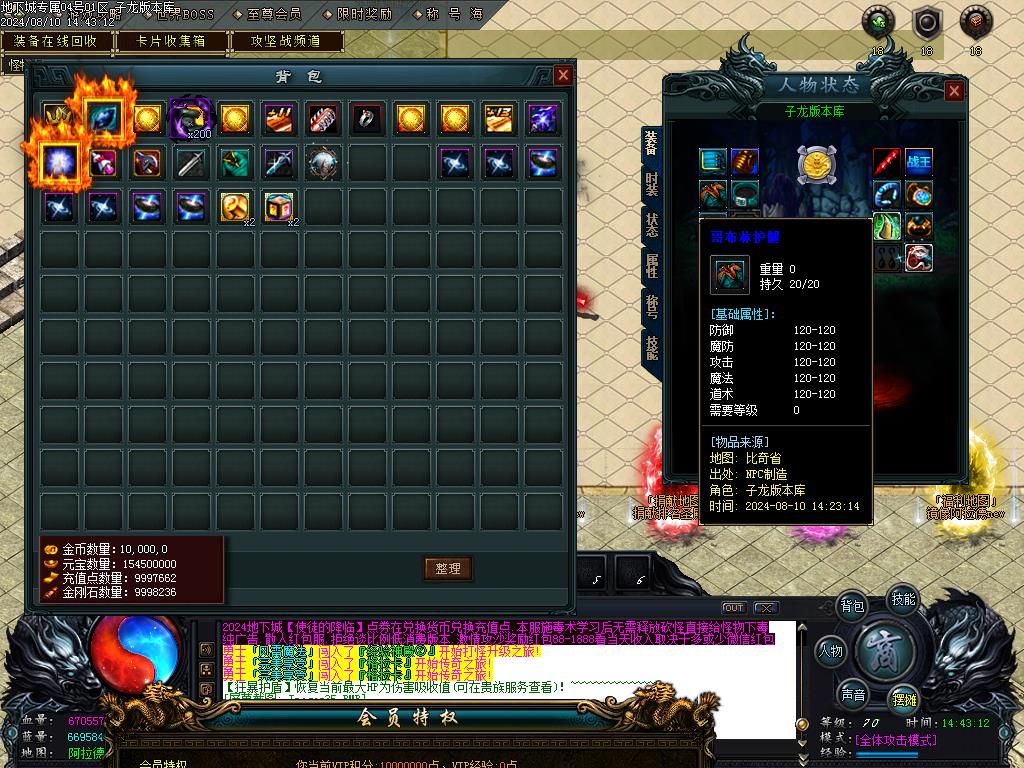The height and width of the screenshot is (768, 1024).
Task: Open the 攻坚战频道 channel
Action: pyautogui.click(x=286, y=41)
